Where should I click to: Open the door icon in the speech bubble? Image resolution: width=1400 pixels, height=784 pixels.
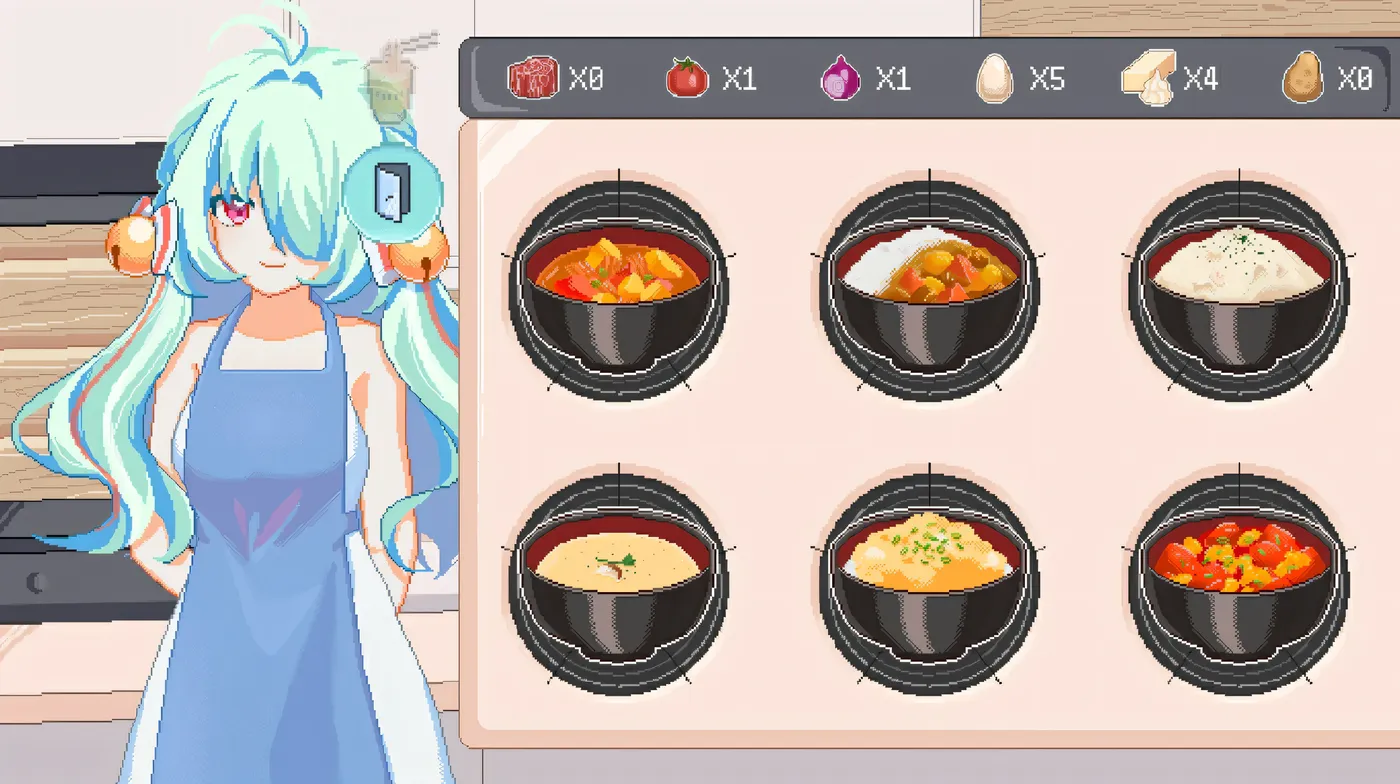(390, 192)
